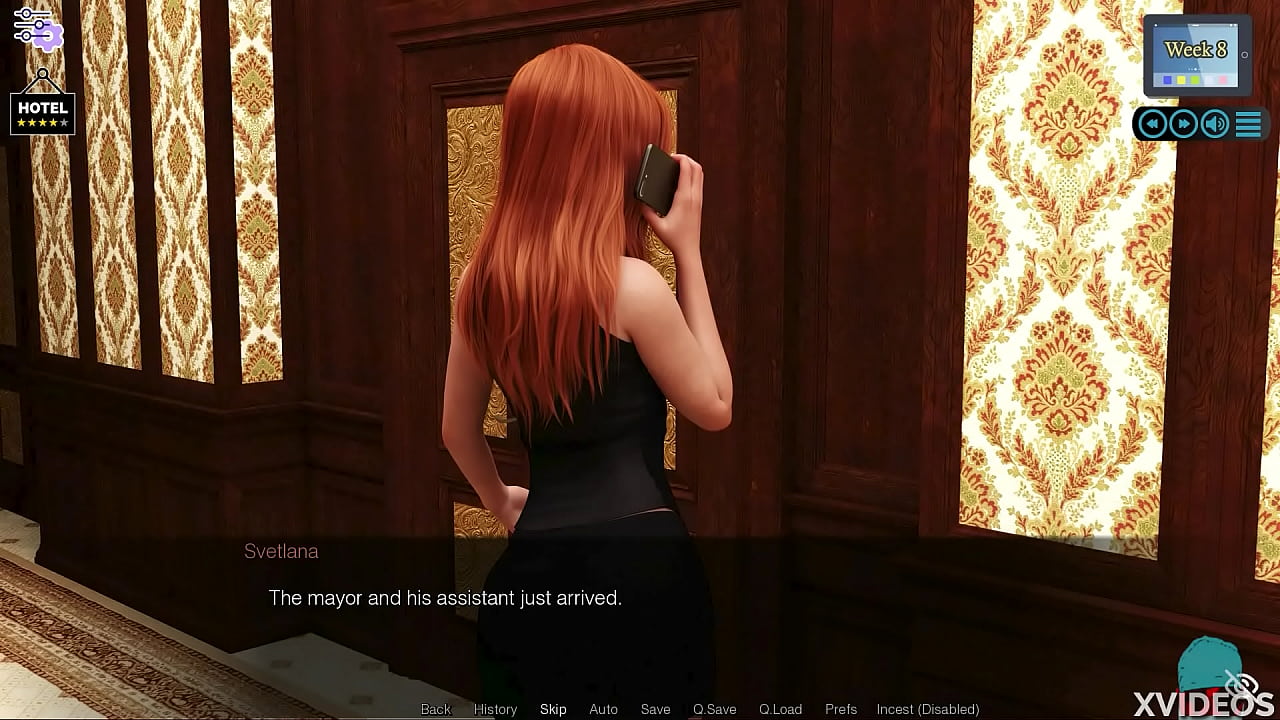
Task: Open the hamburger menu icon
Action: click(1248, 123)
